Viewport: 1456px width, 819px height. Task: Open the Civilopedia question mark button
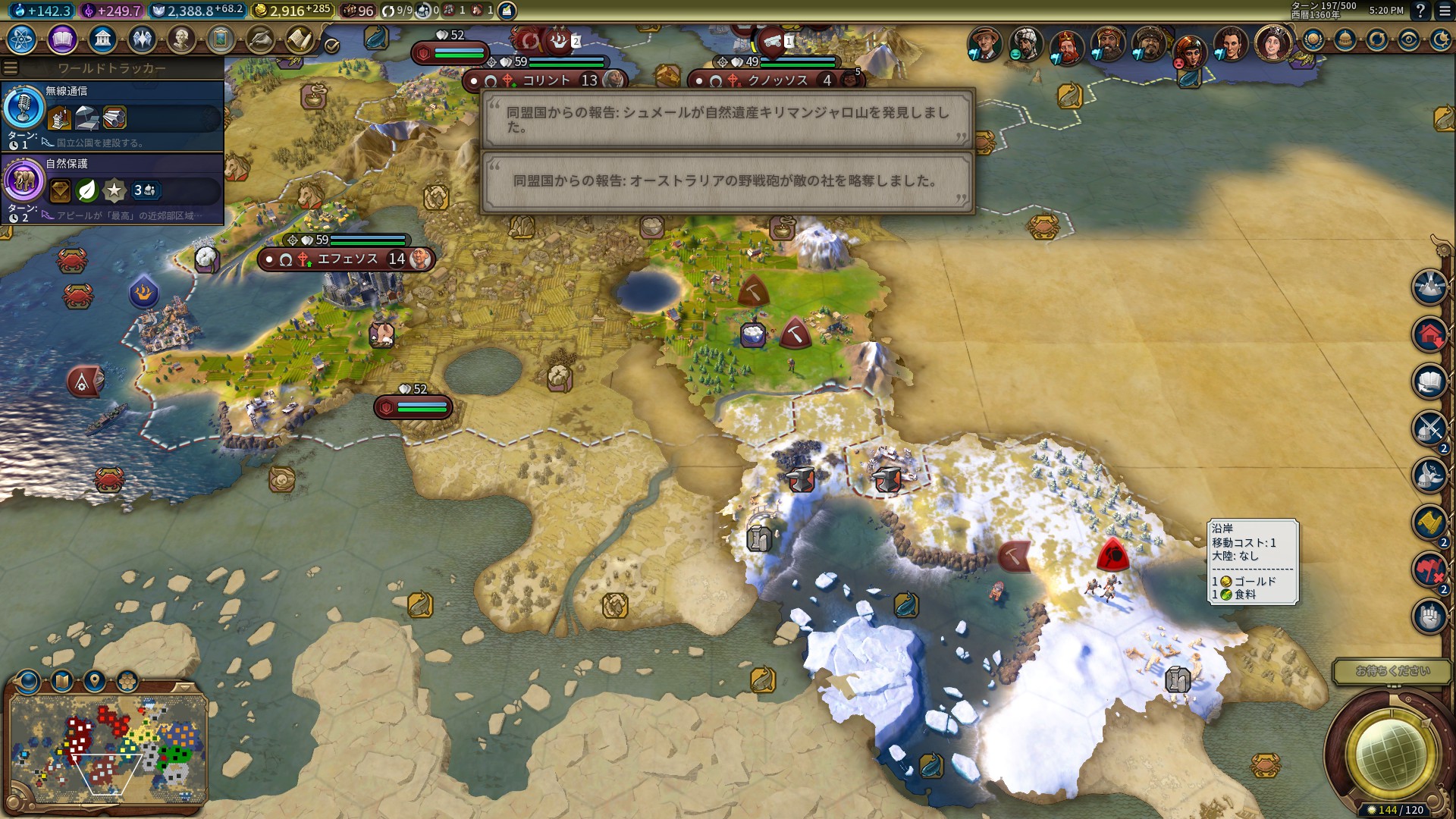pos(1420,11)
